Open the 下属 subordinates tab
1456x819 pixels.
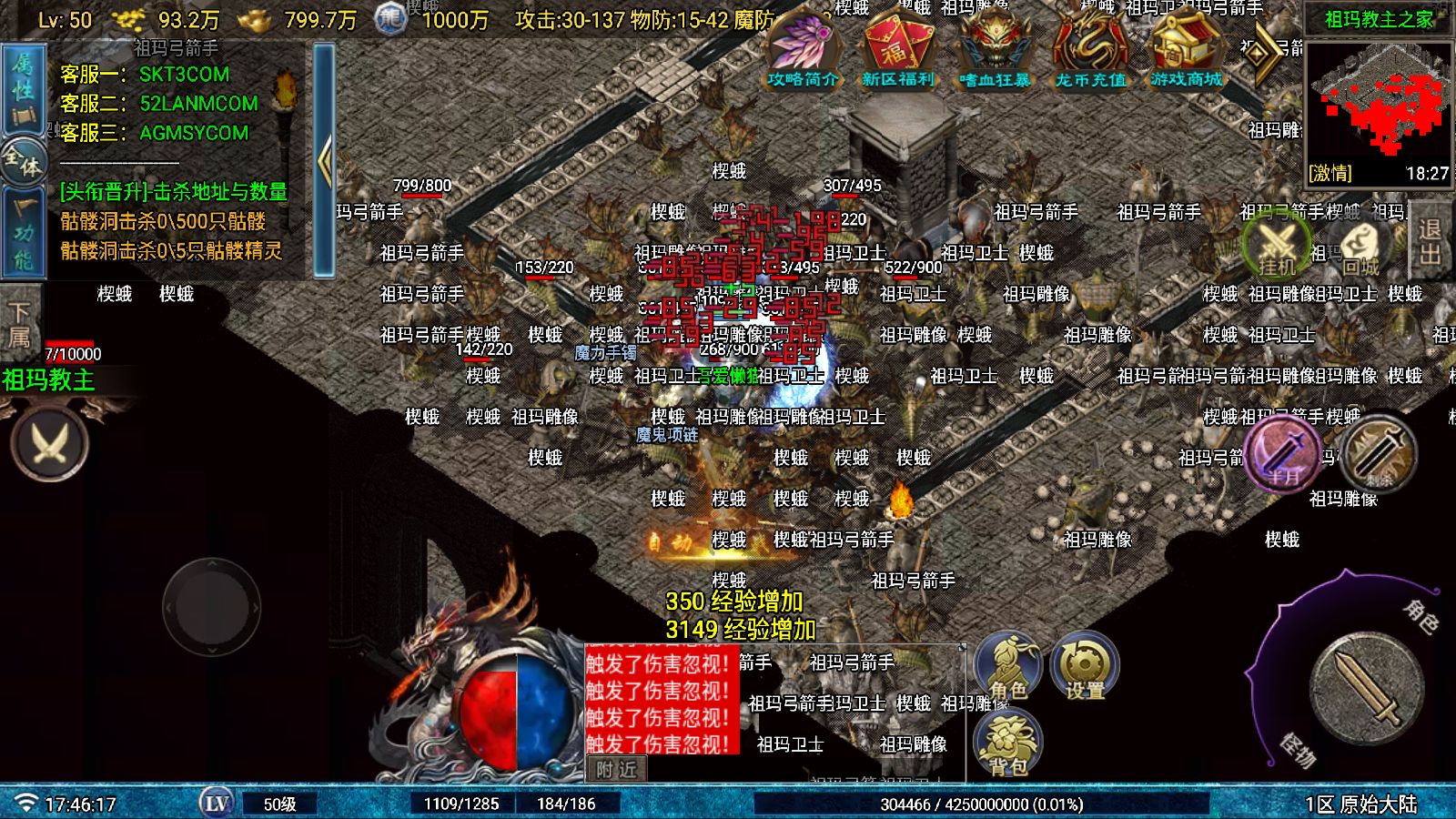[x=18, y=325]
